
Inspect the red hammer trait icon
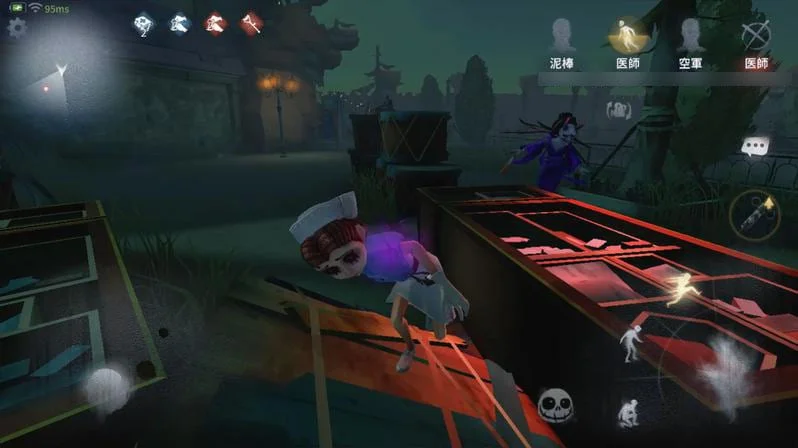tap(250, 23)
